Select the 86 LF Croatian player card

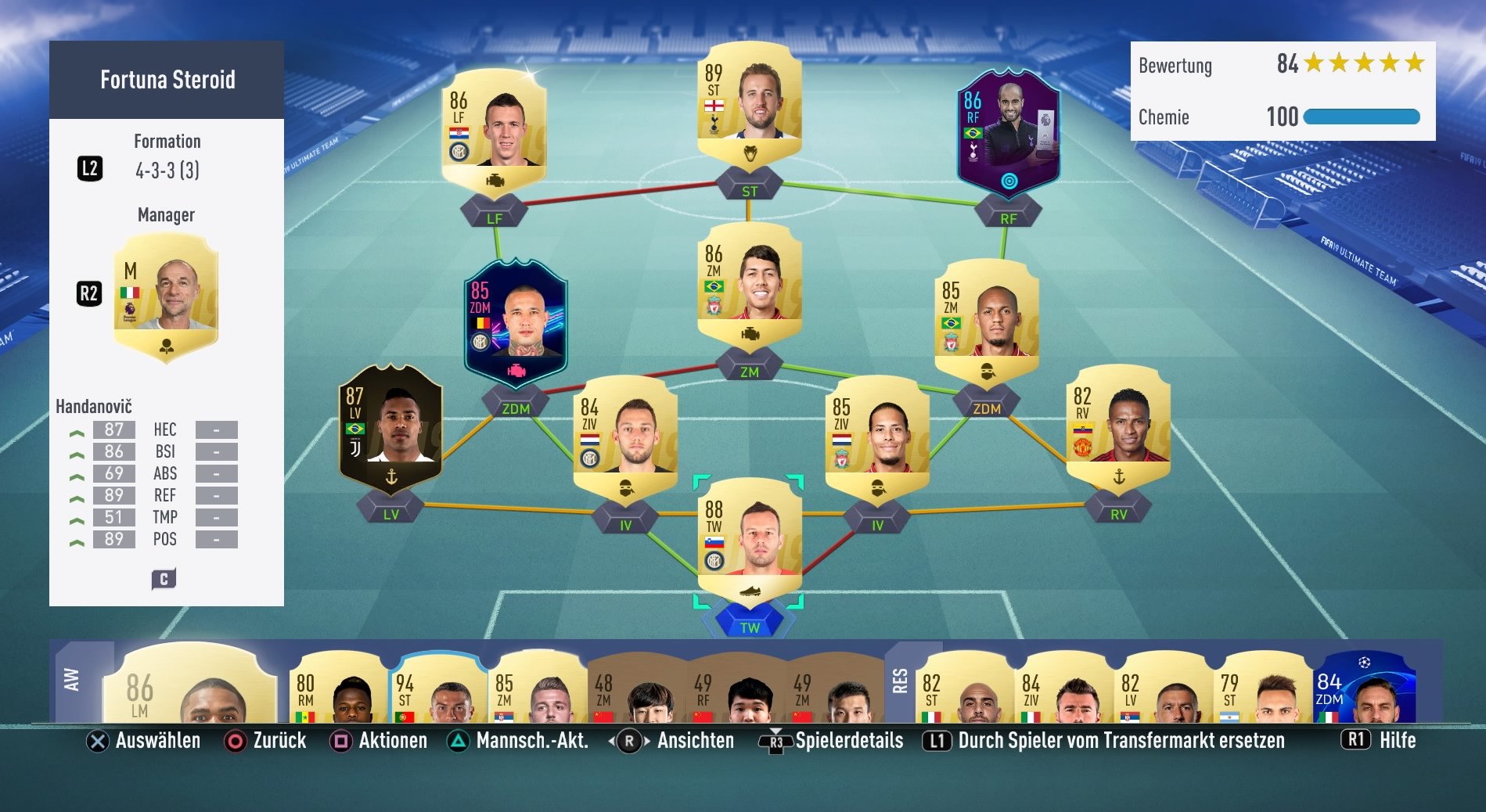point(494,129)
